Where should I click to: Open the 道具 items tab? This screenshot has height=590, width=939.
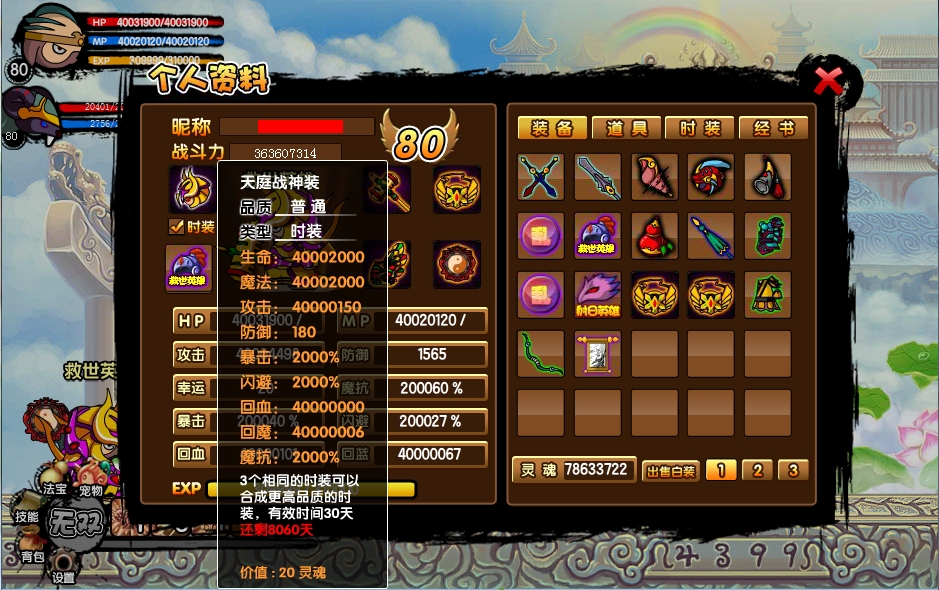(626, 128)
